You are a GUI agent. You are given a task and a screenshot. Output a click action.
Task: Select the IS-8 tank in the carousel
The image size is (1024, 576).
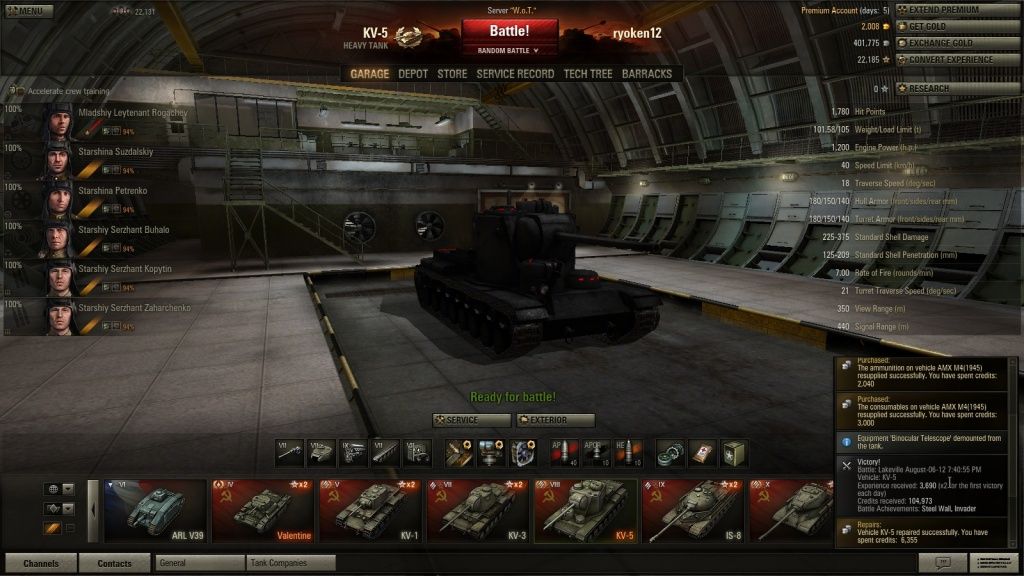tap(692, 510)
